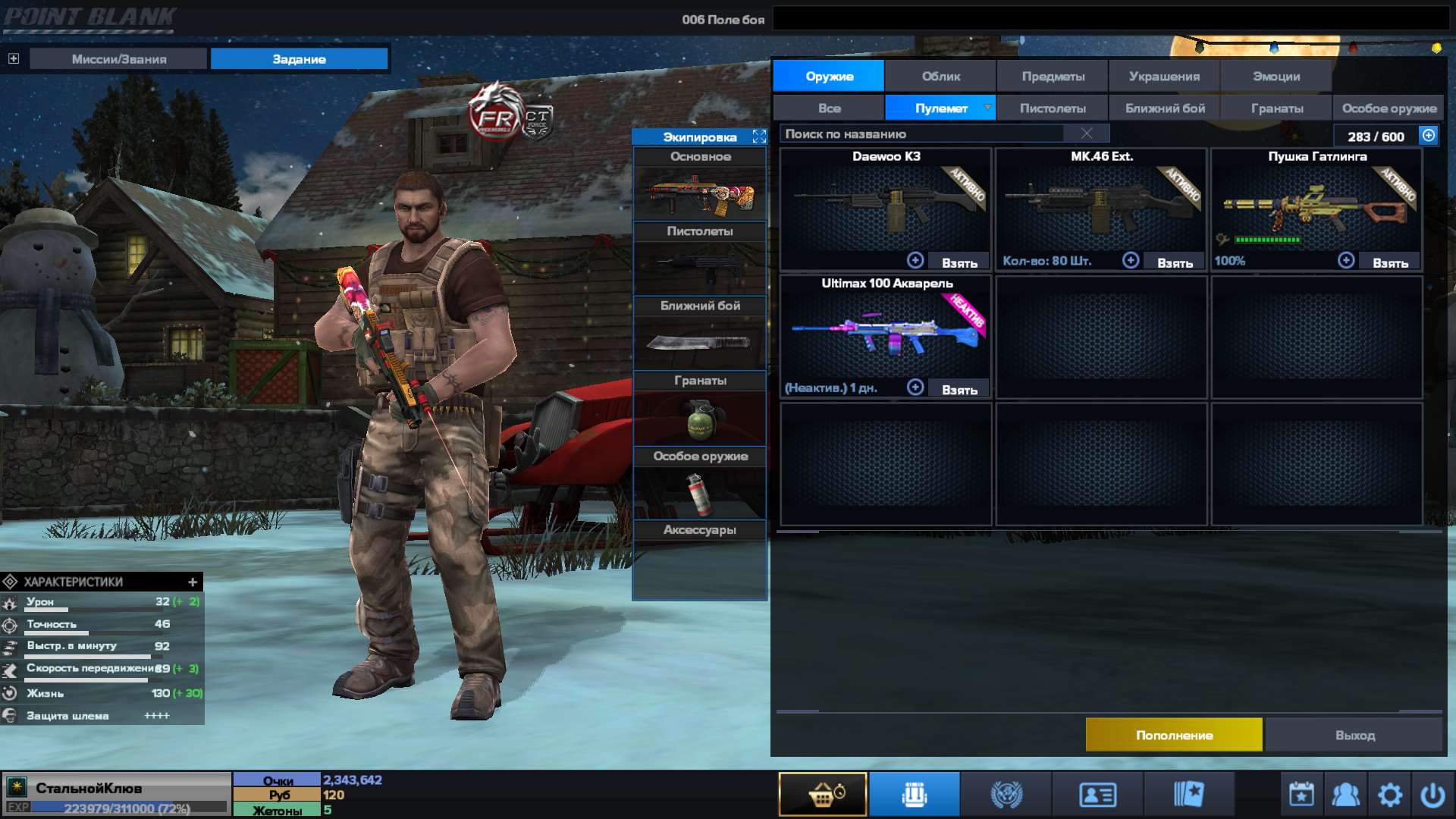Switch to the Облик tab
The height and width of the screenshot is (819, 1456).
pos(940,76)
